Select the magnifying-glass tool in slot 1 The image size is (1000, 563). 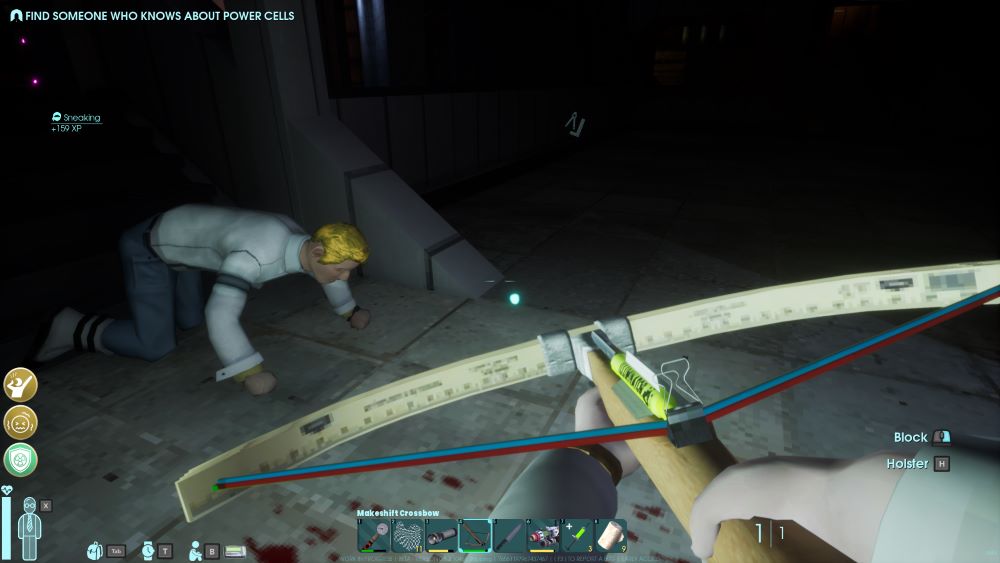coord(373,535)
